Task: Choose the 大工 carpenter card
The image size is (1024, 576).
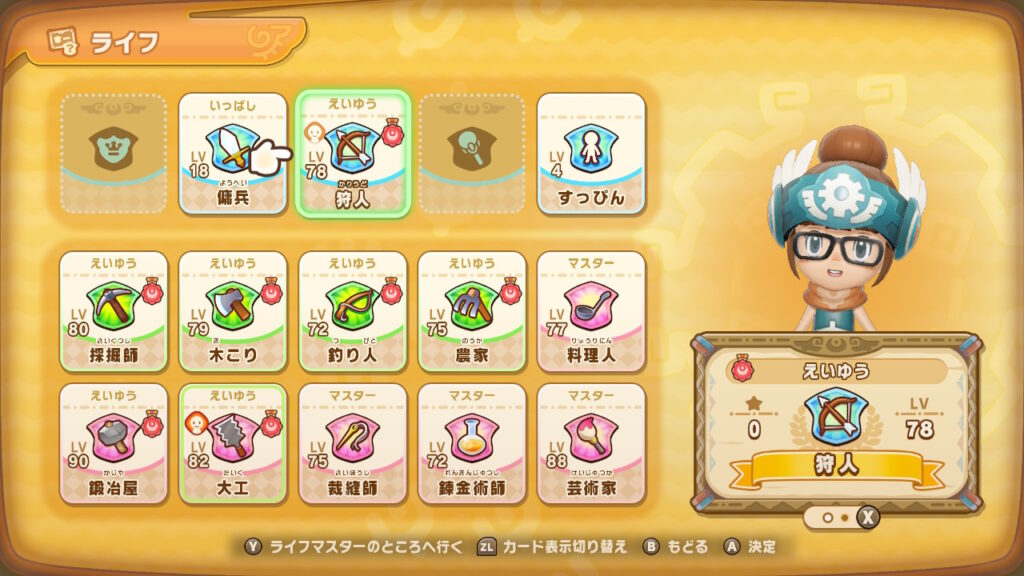Action: (232, 443)
